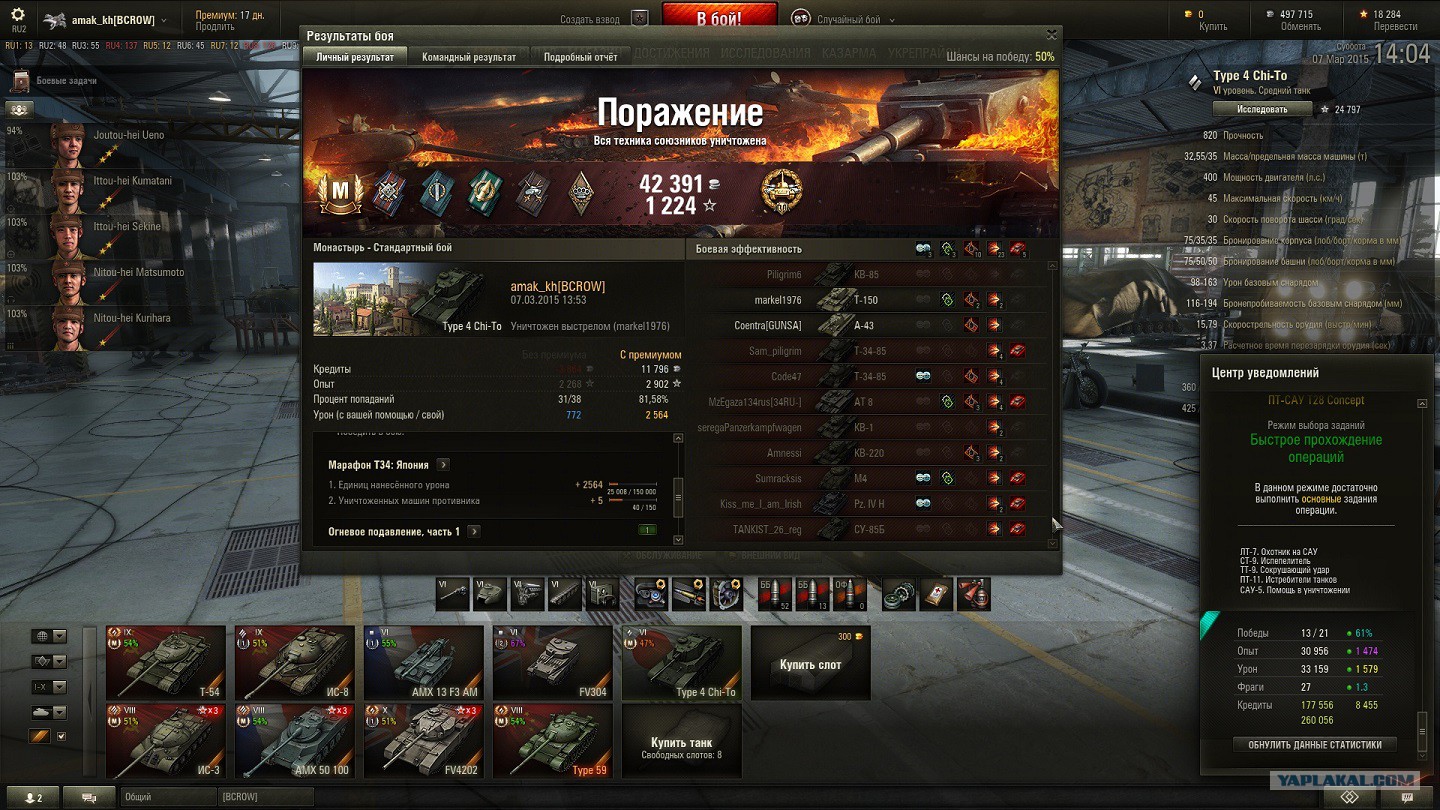Open the Подробный отчёт tab
This screenshot has height=810, width=1440.
click(580, 57)
